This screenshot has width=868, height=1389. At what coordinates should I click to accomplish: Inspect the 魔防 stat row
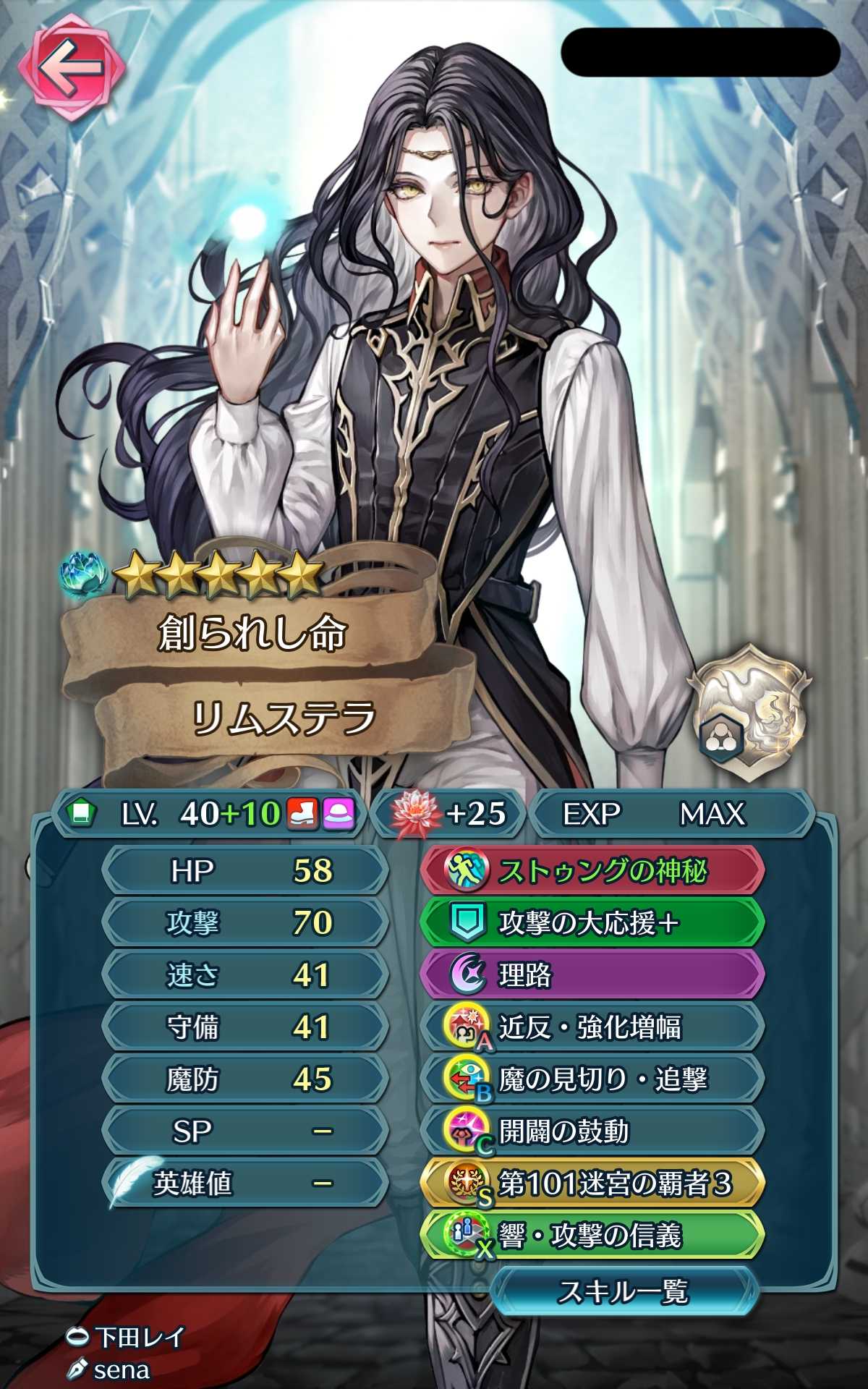[x=246, y=1079]
